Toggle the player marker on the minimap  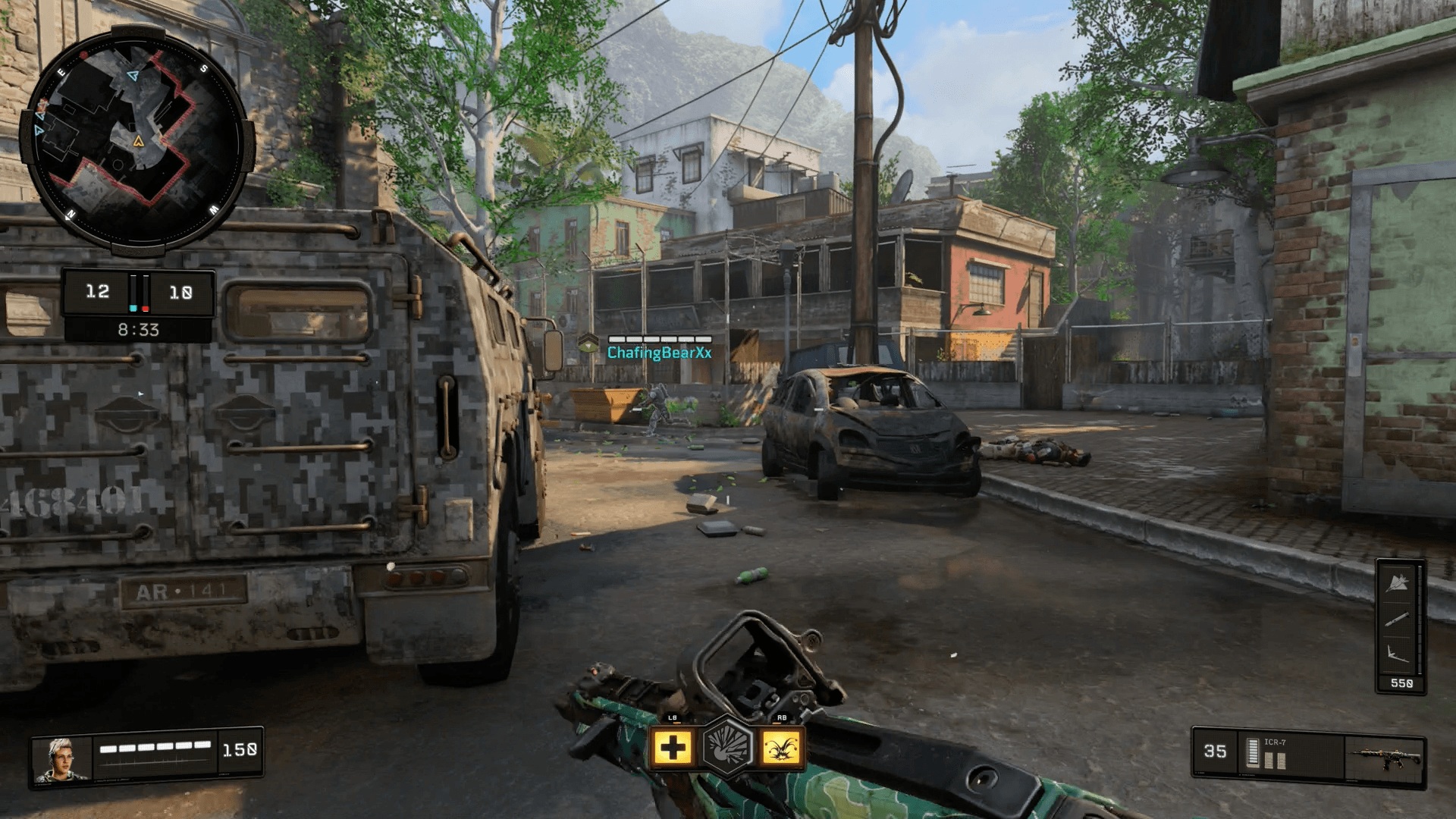coord(139,140)
